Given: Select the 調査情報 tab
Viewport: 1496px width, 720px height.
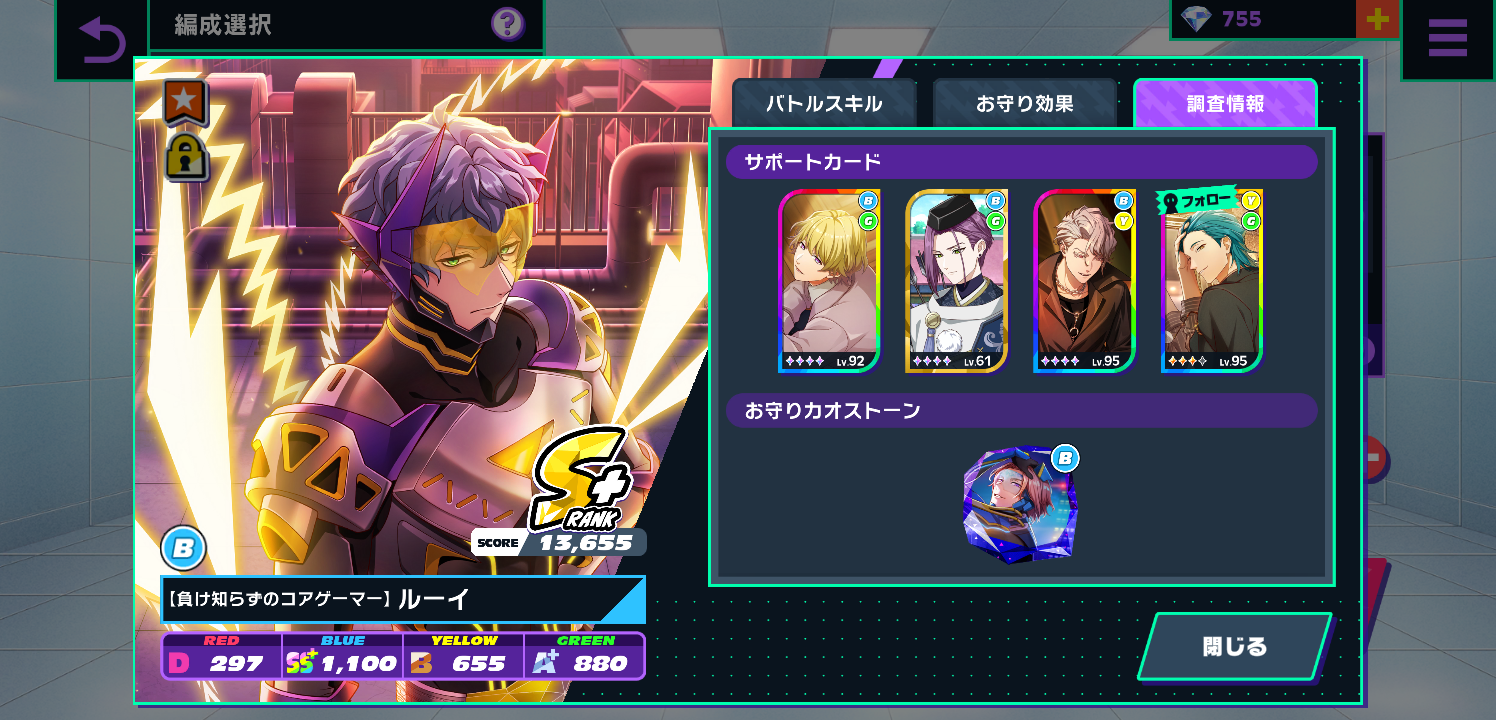Looking at the screenshot, I should click(x=1224, y=104).
